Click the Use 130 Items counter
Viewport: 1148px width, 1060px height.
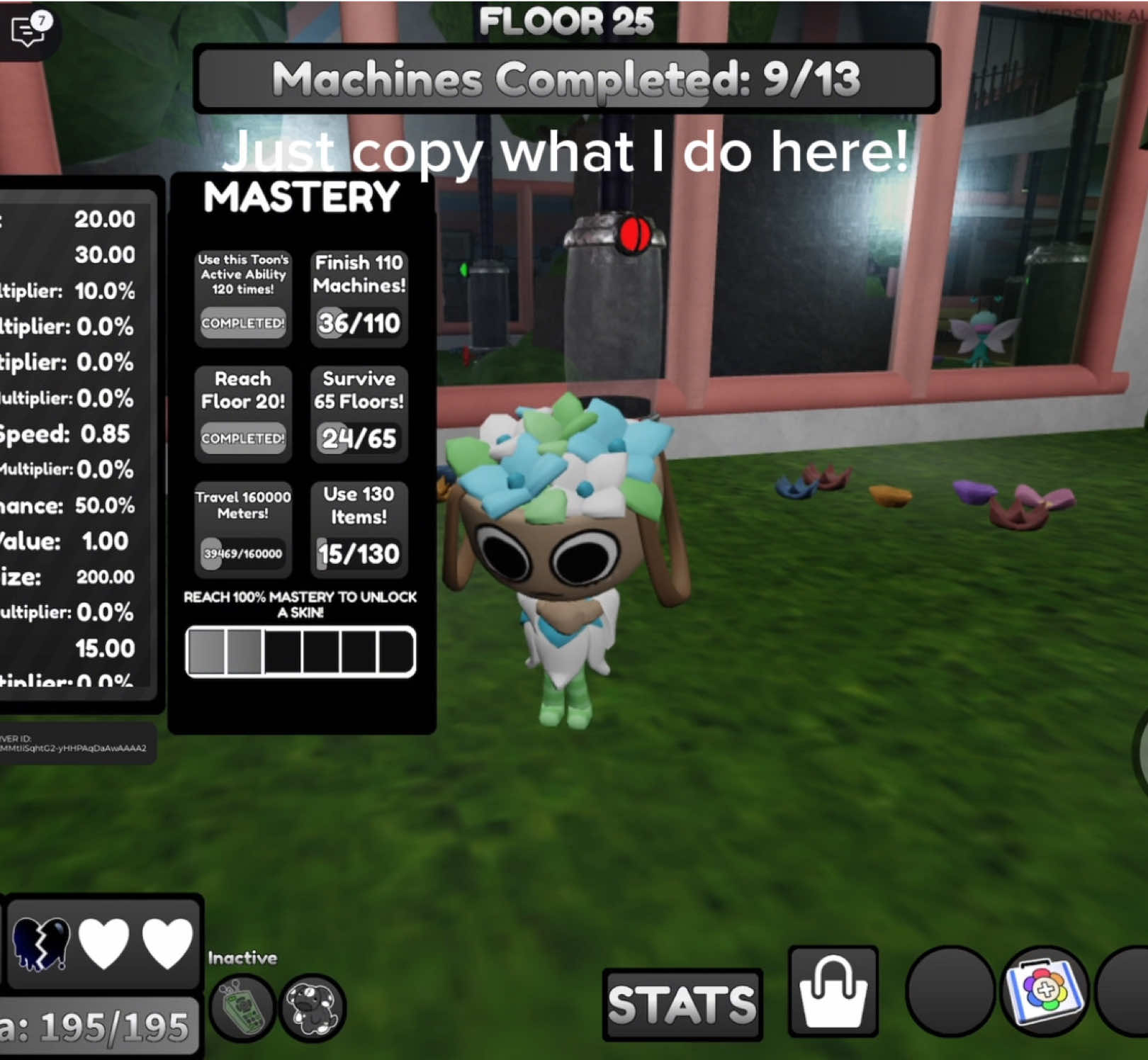pyautogui.click(x=359, y=553)
